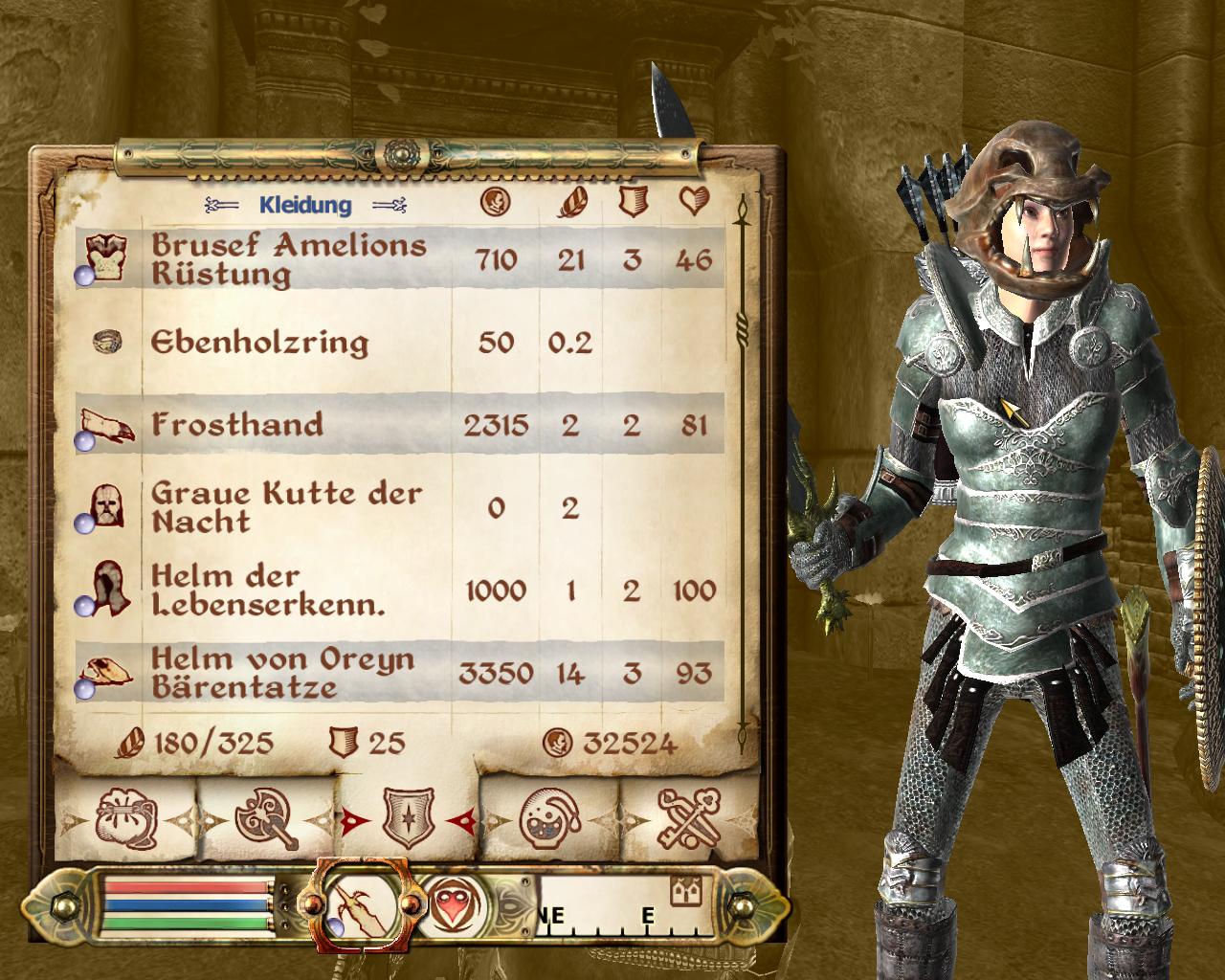Sort items by gold value column

click(496, 202)
